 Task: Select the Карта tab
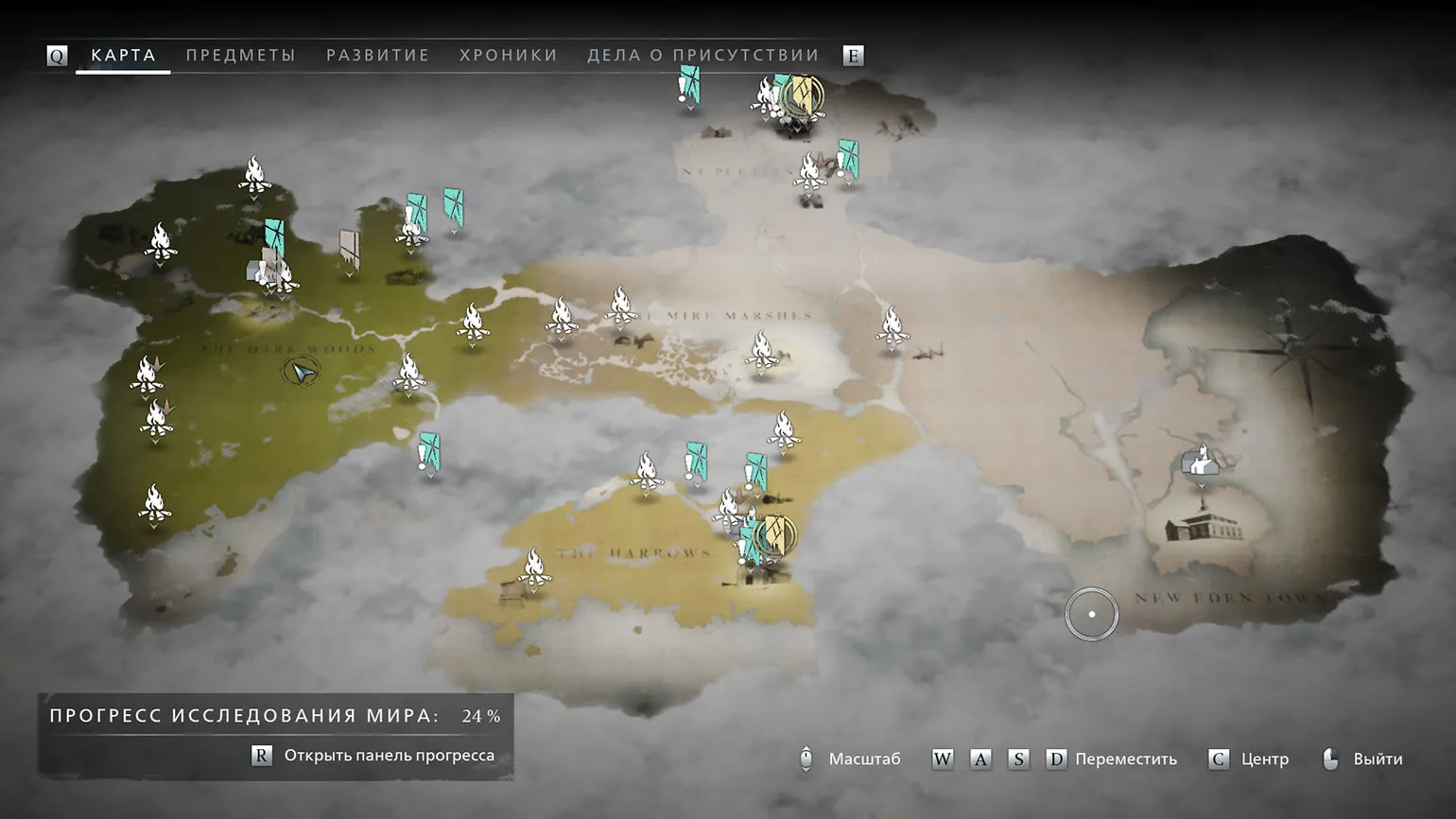tap(123, 55)
